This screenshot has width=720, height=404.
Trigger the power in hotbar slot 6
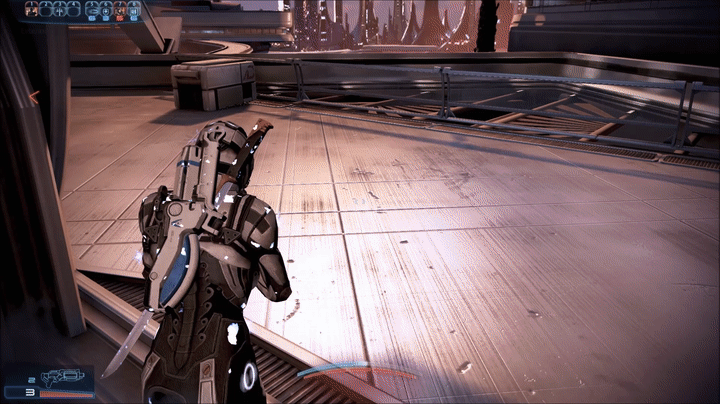106,10
